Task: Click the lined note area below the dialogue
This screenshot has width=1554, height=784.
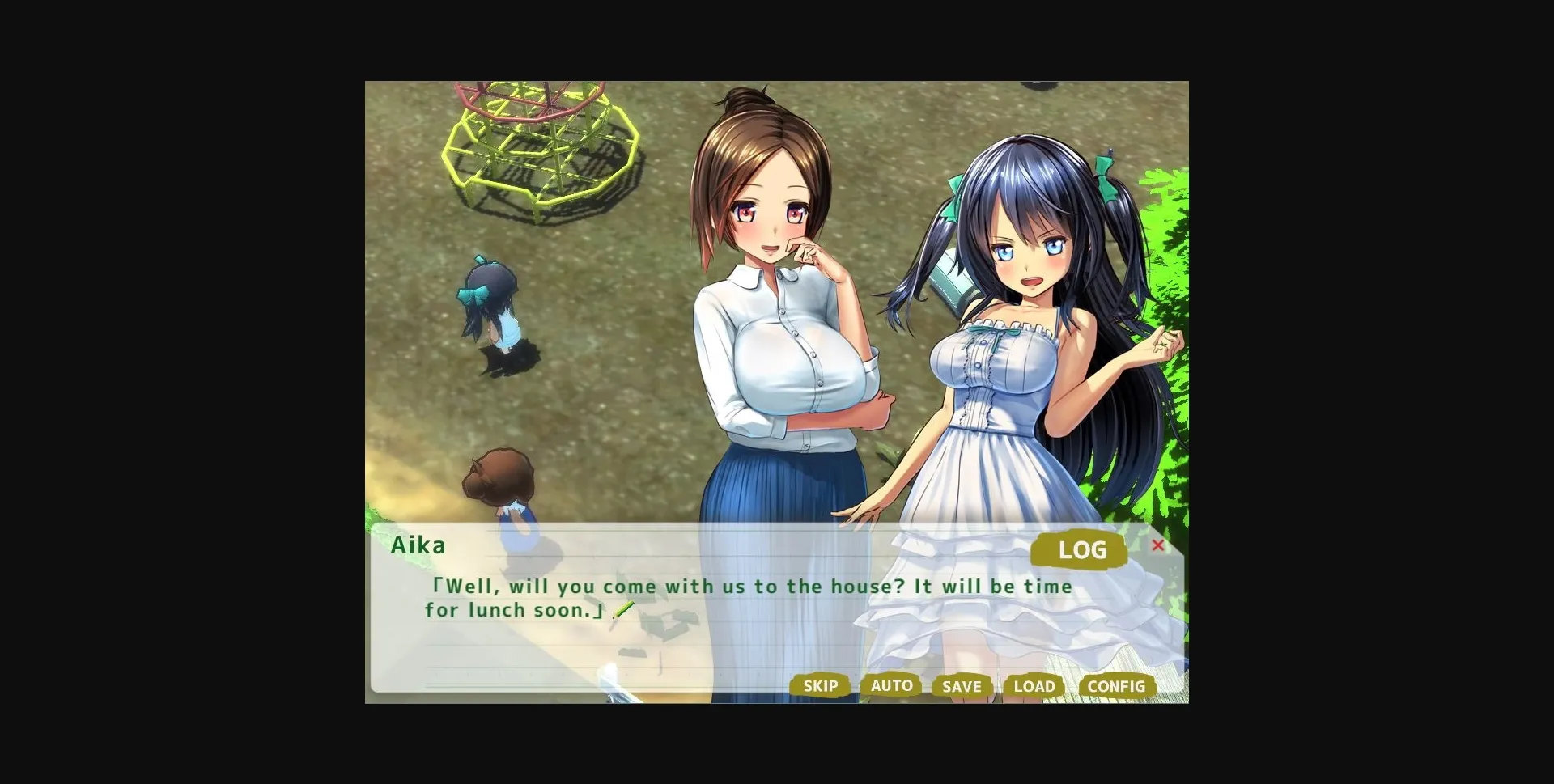Action: click(x=567, y=655)
